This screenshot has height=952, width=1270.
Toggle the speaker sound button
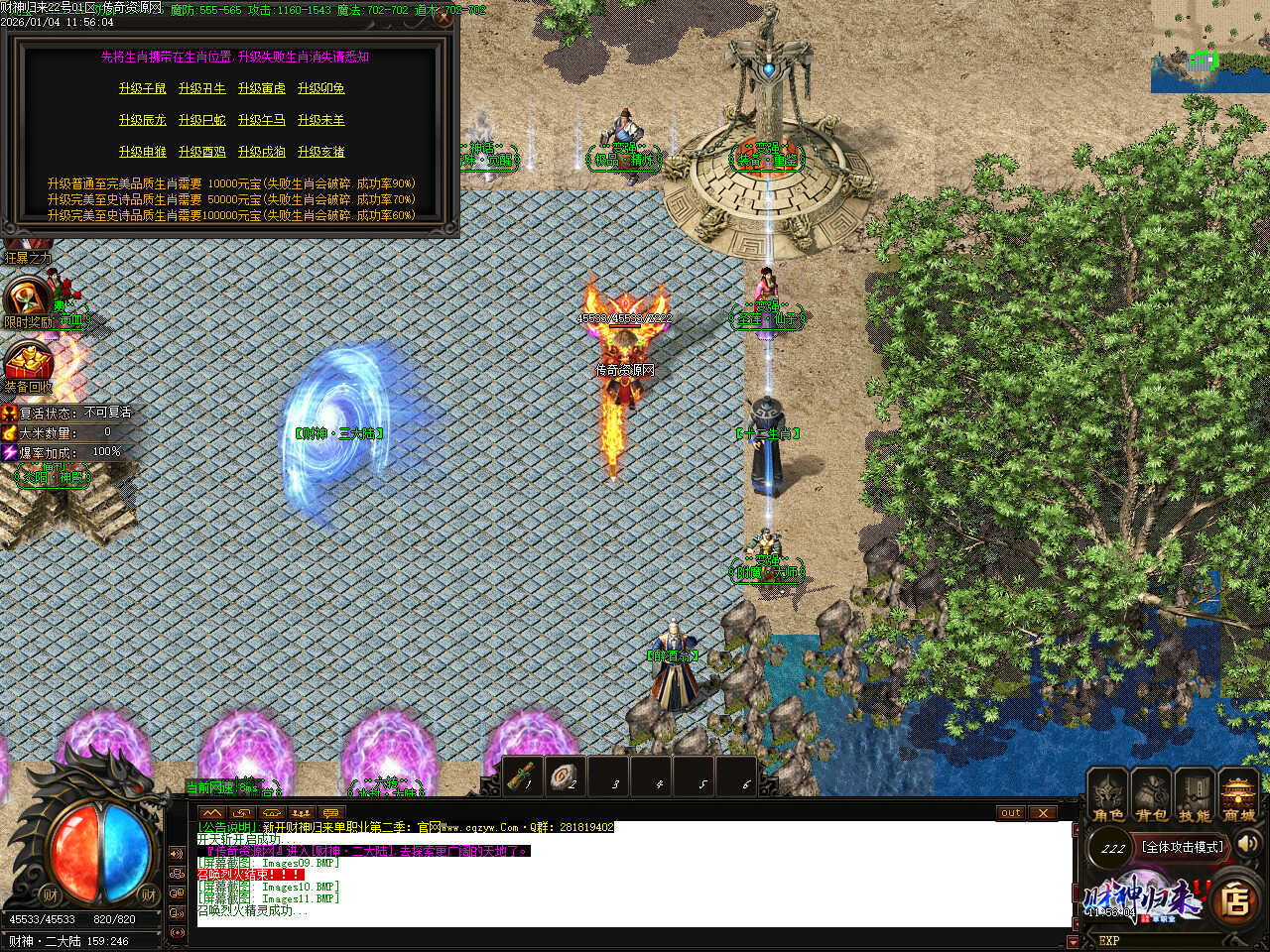pyautogui.click(x=1248, y=844)
